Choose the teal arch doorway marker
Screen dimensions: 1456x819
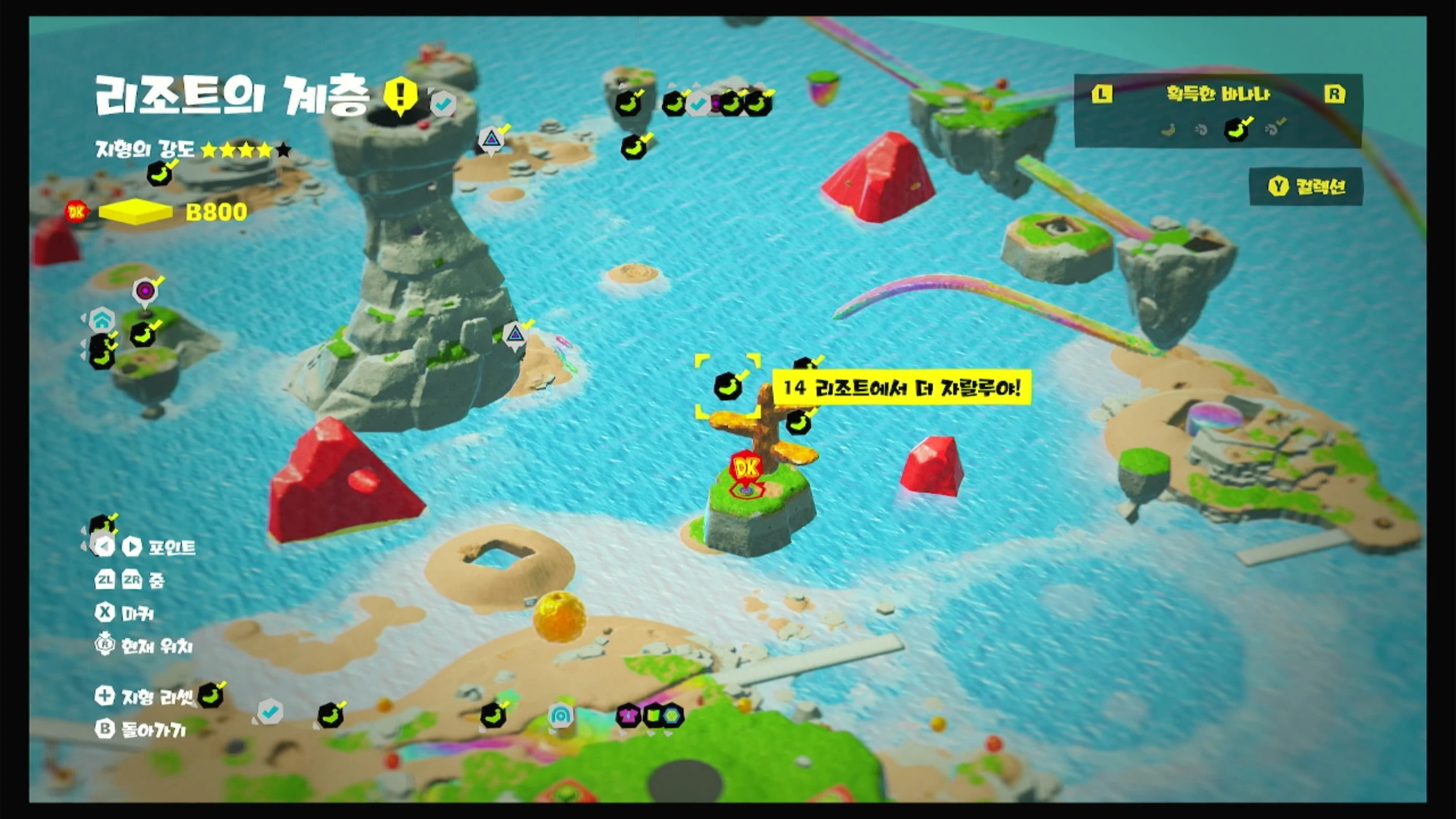click(560, 715)
